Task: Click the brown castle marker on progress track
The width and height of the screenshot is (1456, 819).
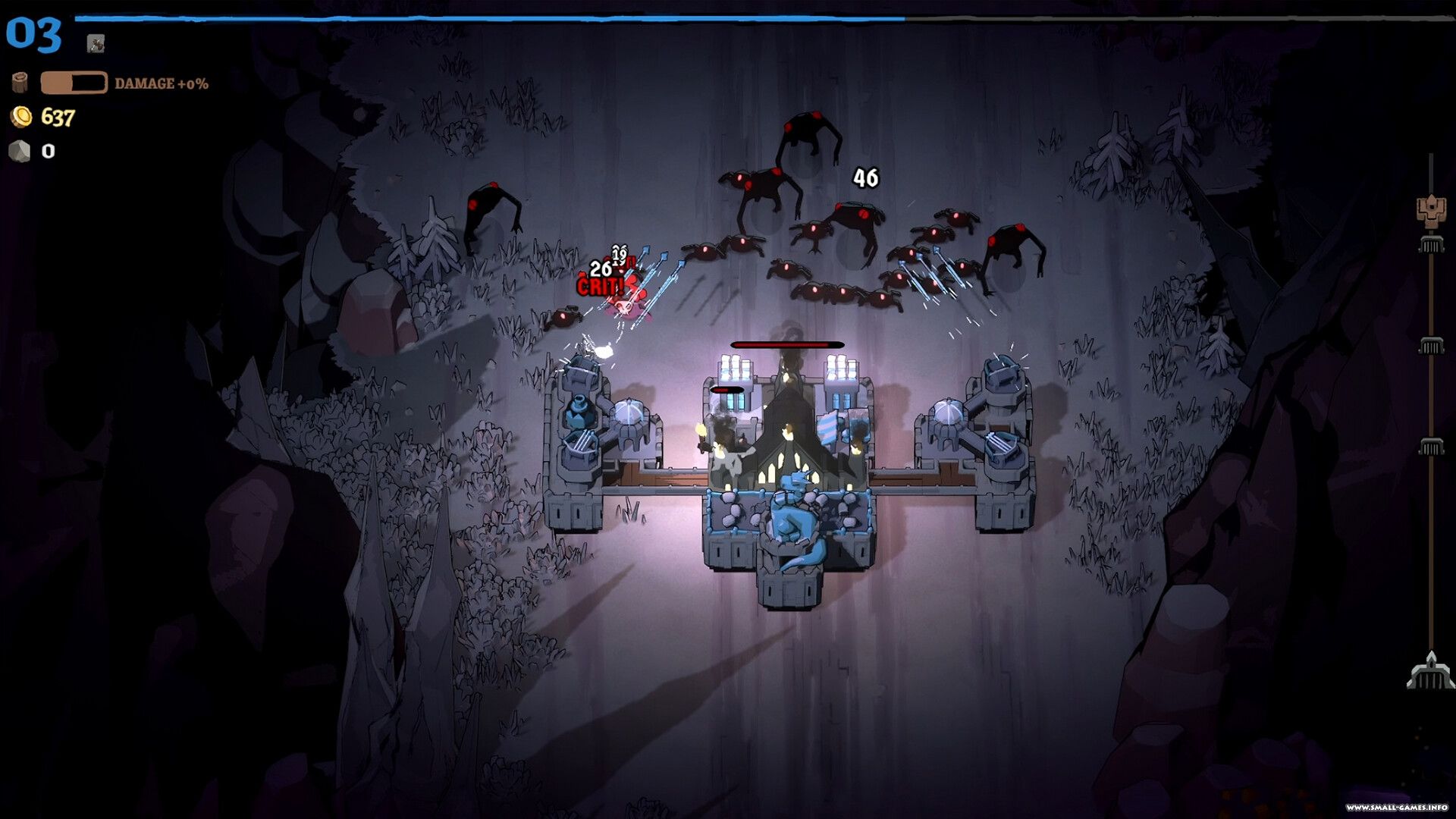Action: pos(1430,210)
